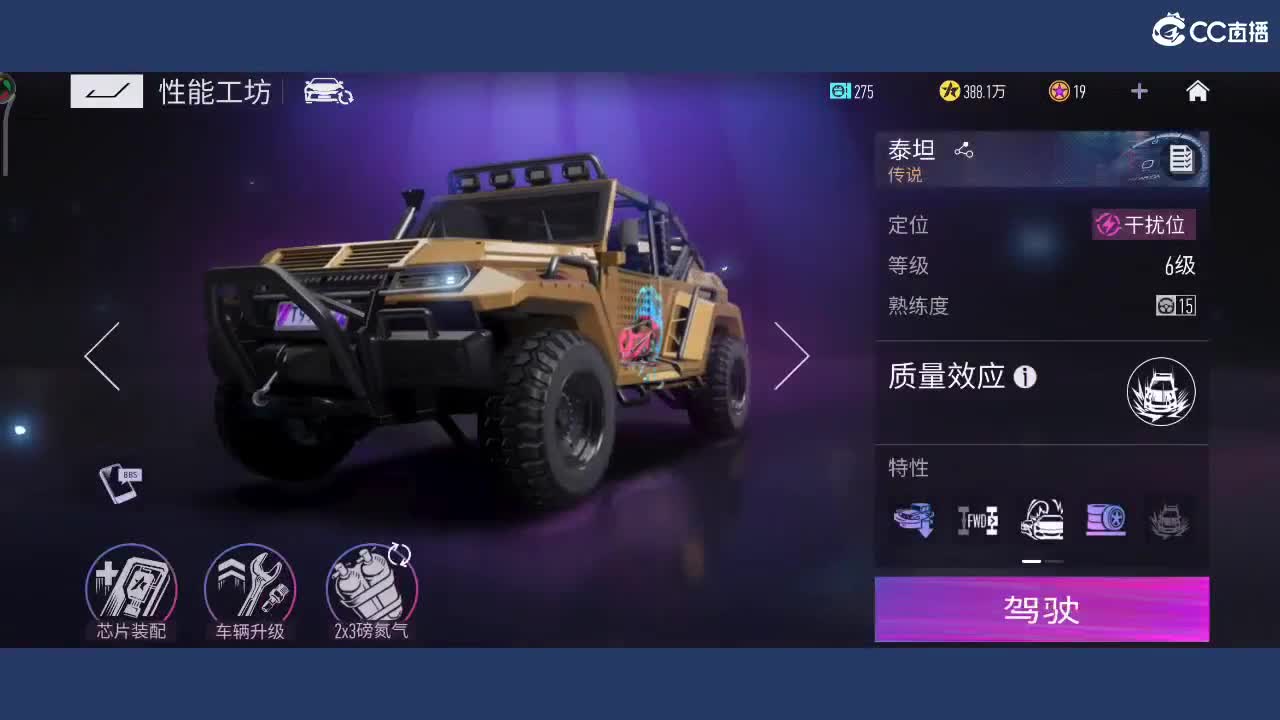Click the left arrow to view previous car
Image resolution: width=1280 pixels, height=720 pixels.
tap(100, 355)
